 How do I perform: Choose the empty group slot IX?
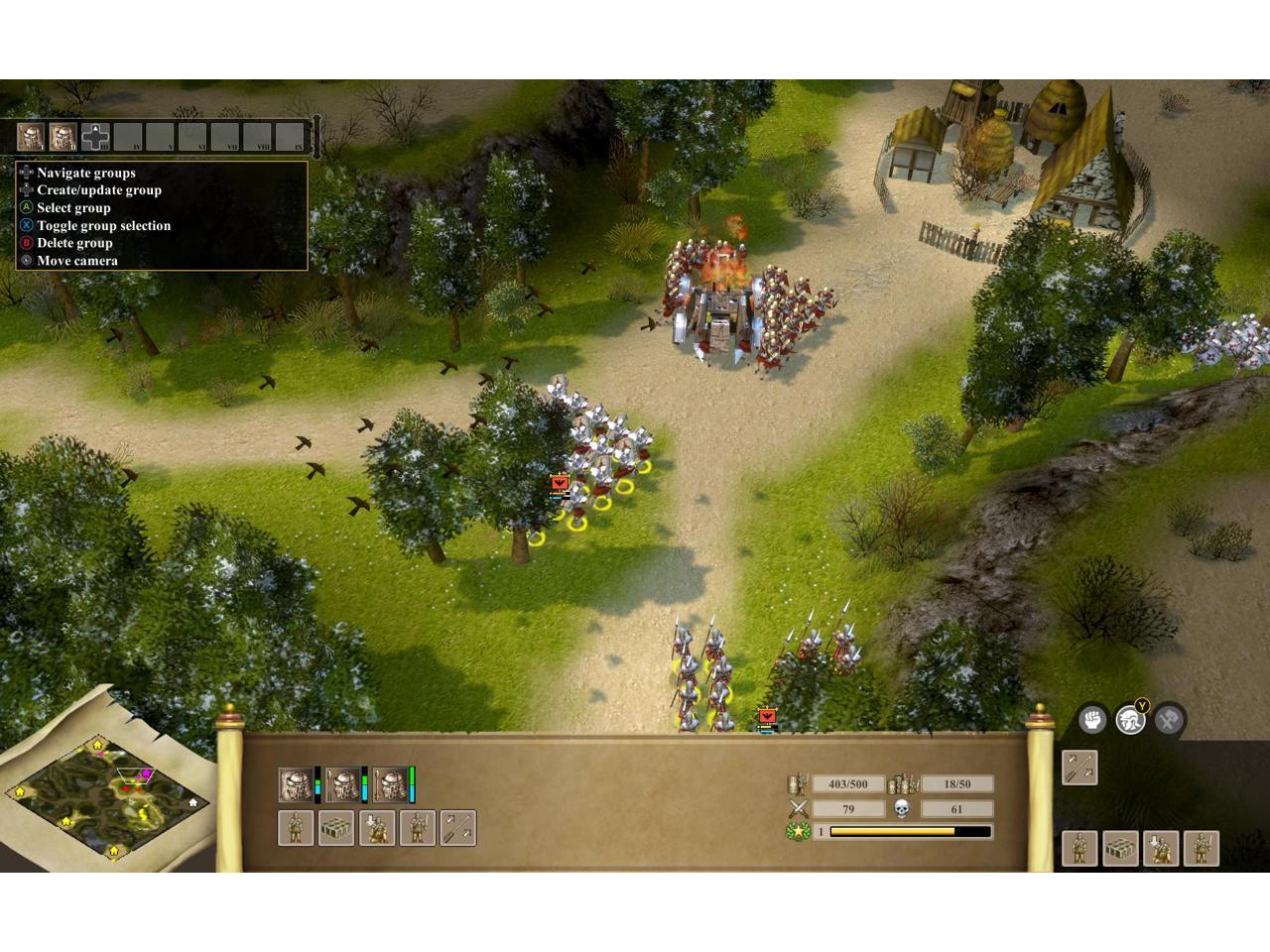point(289,137)
